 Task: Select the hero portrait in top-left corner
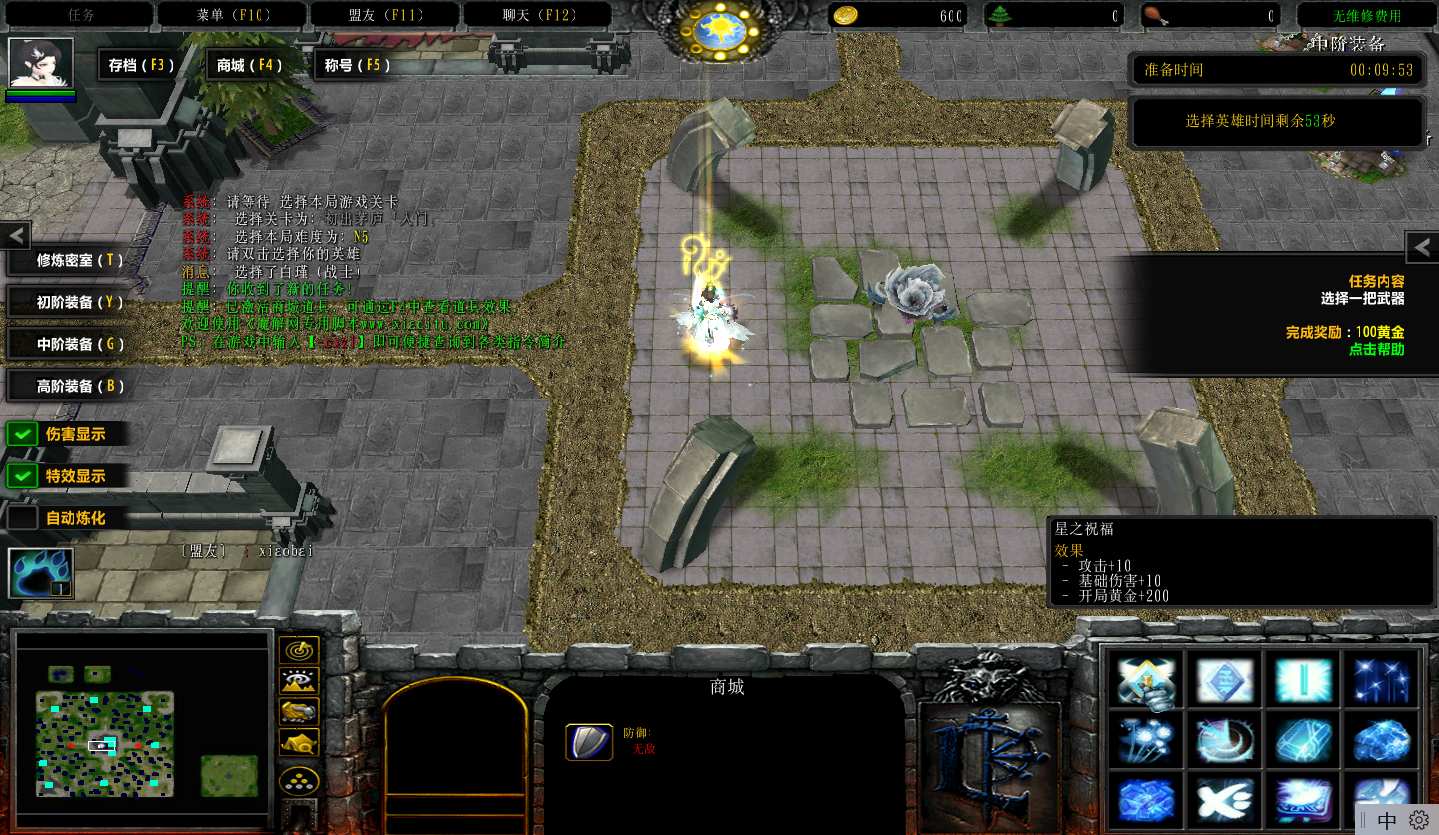(41, 64)
